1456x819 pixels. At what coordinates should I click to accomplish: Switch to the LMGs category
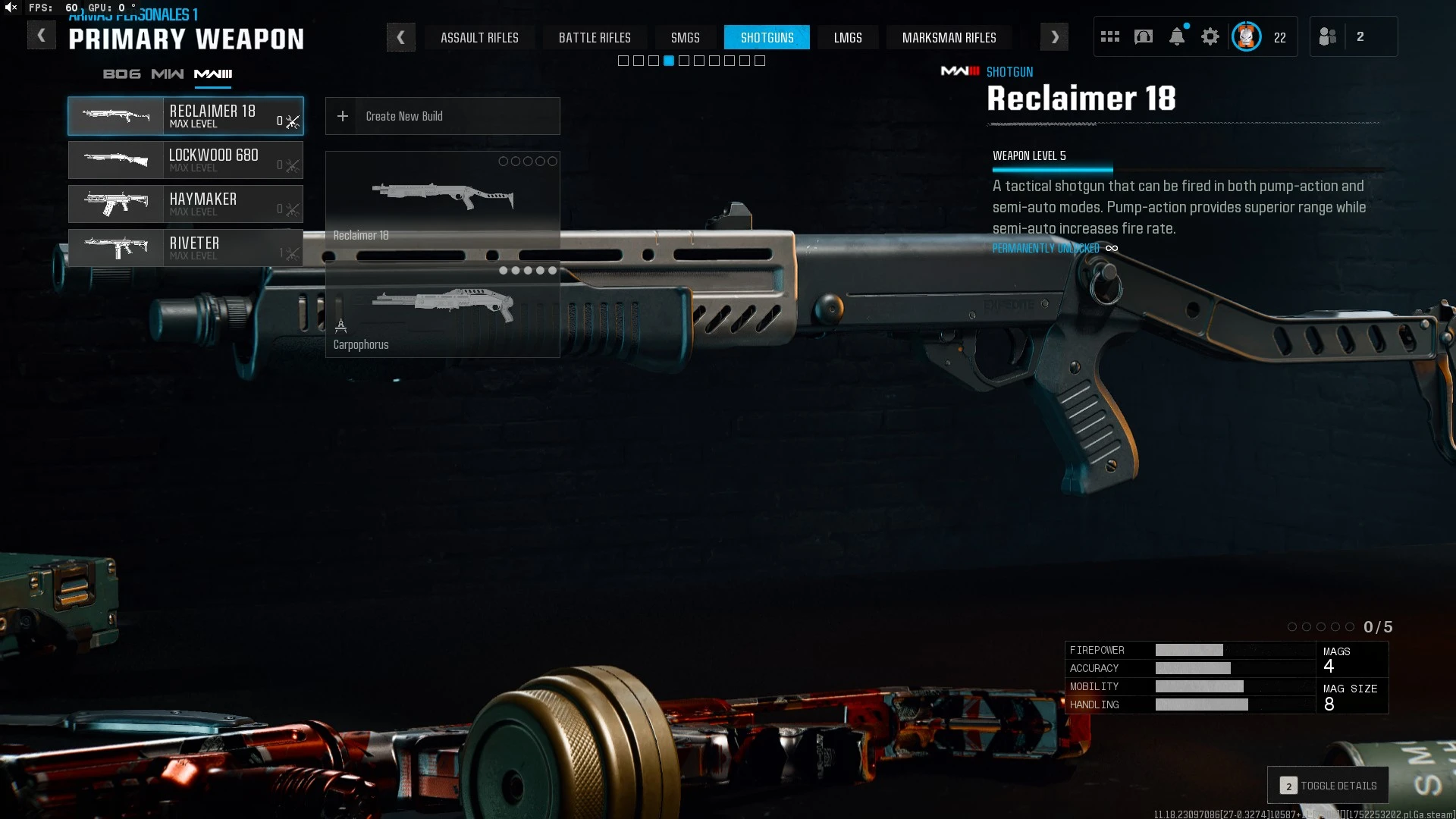pyautogui.click(x=848, y=37)
